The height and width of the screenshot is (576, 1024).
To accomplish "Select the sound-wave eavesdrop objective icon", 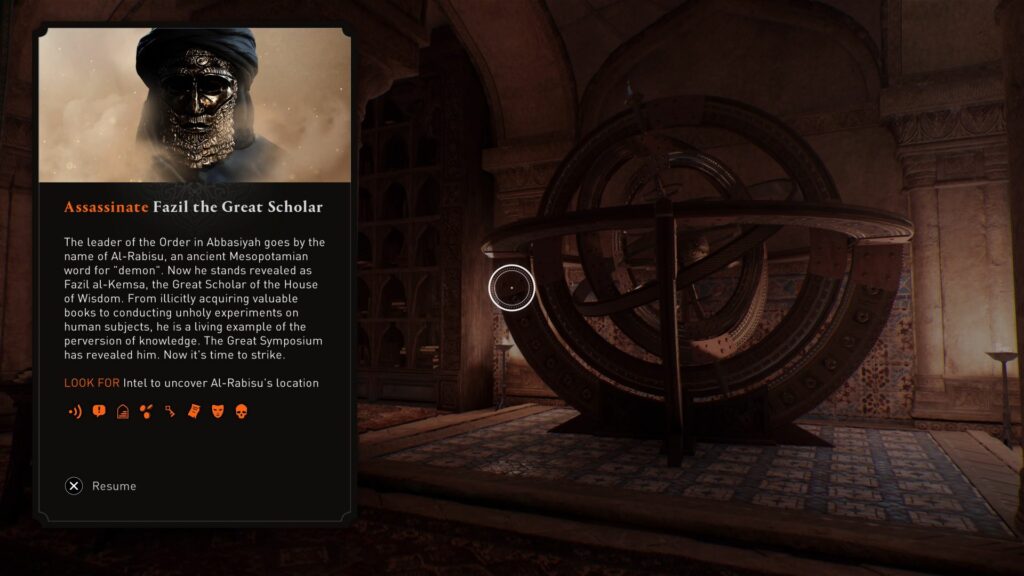I will (x=73, y=411).
